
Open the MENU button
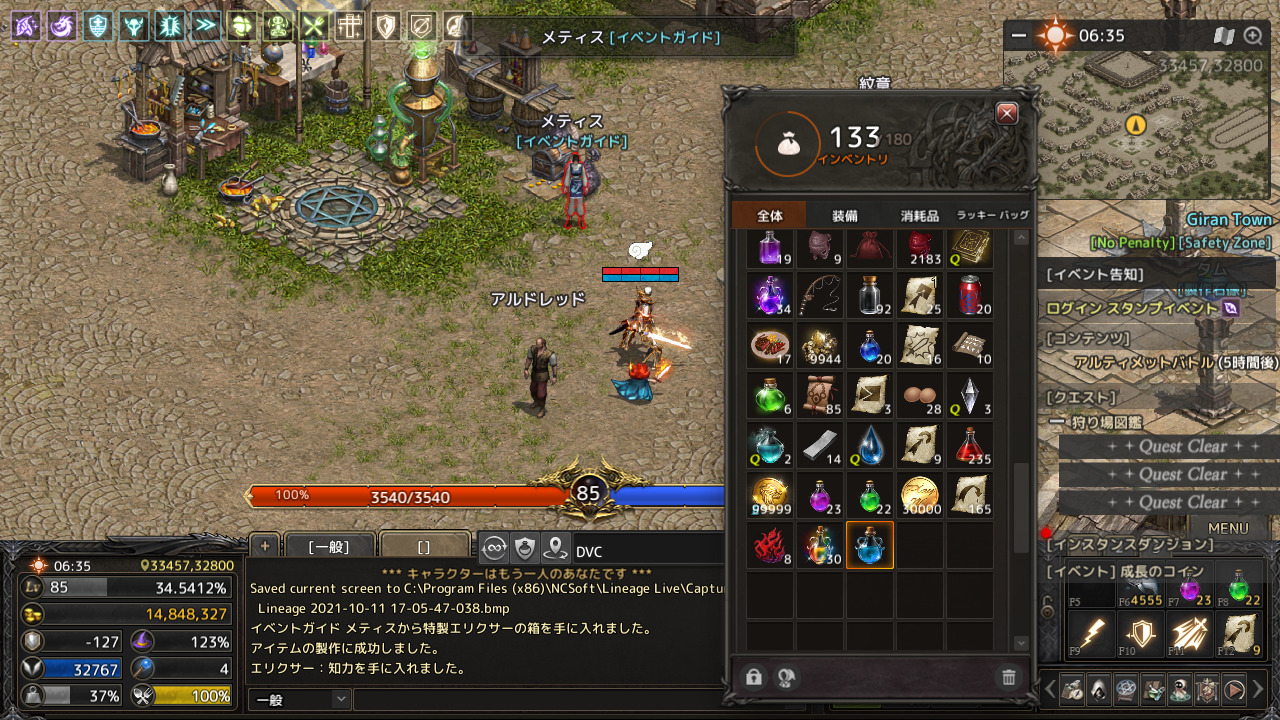point(1228,528)
